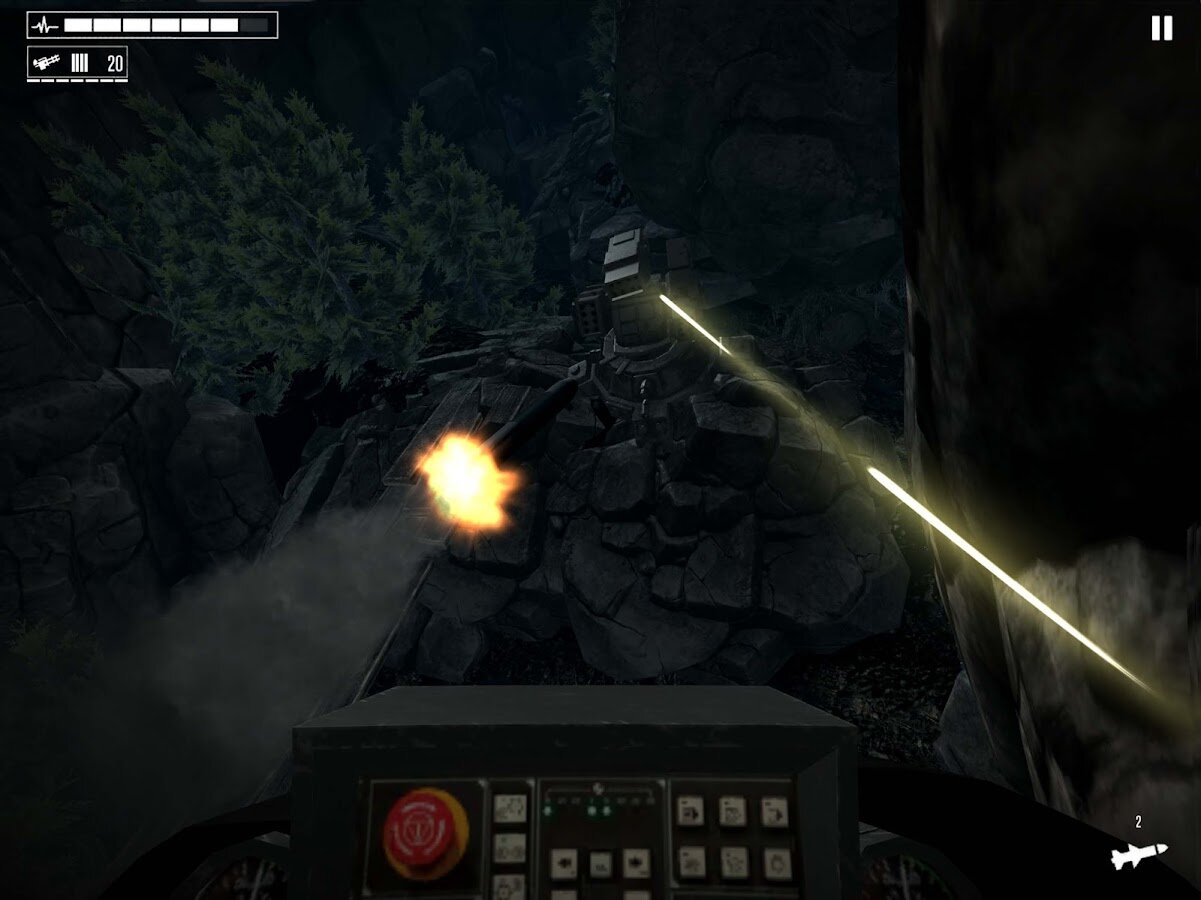Pause the game
The width and height of the screenshot is (1201, 900).
point(1161,28)
